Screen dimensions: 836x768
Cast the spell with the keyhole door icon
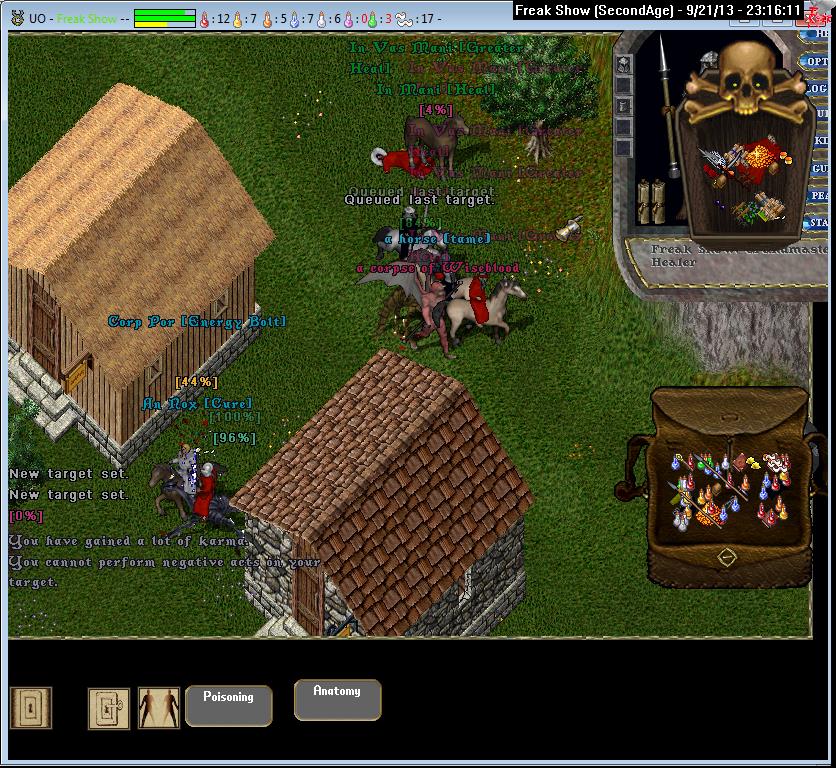pyautogui.click(x=31, y=708)
